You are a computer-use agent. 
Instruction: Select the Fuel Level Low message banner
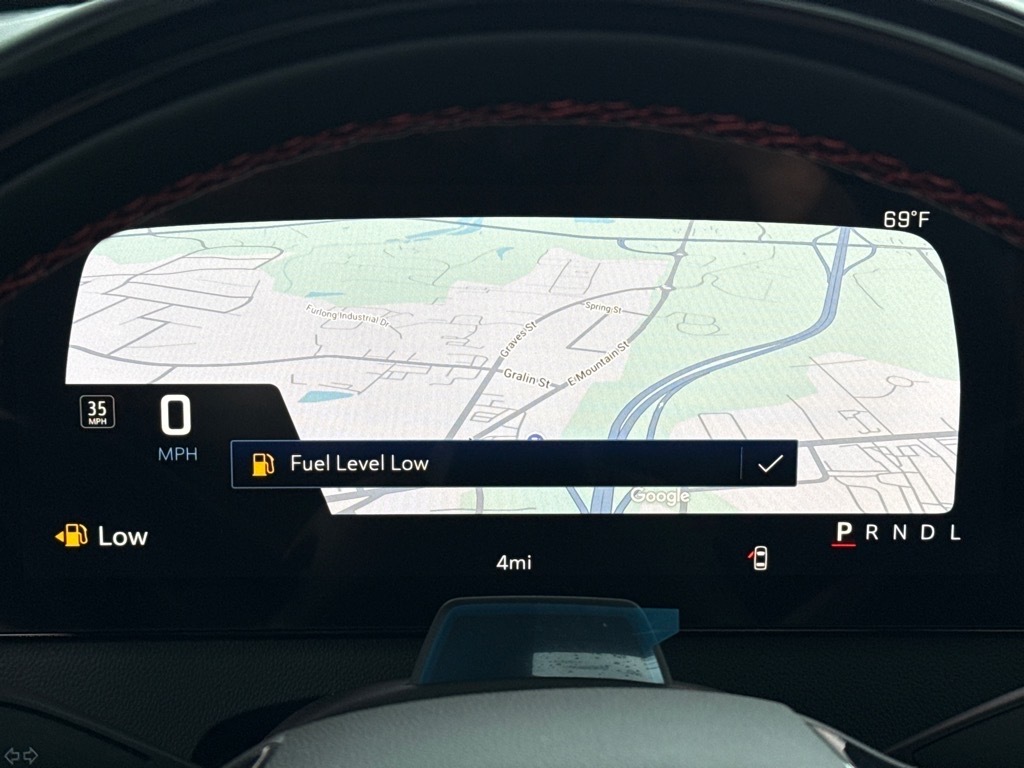[x=486, y=464]
